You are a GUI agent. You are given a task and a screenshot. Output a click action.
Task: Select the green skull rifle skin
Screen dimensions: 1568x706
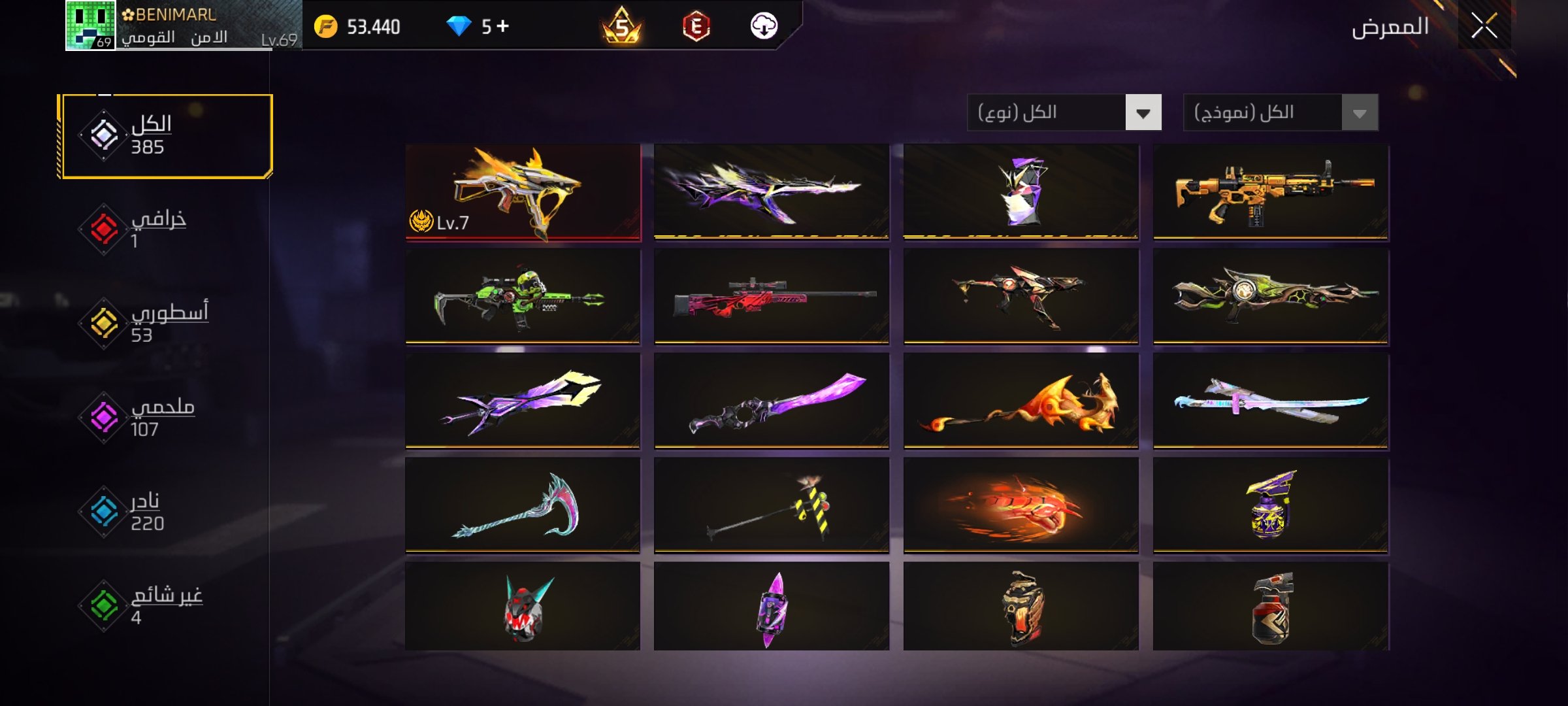(x=523, y=297)
